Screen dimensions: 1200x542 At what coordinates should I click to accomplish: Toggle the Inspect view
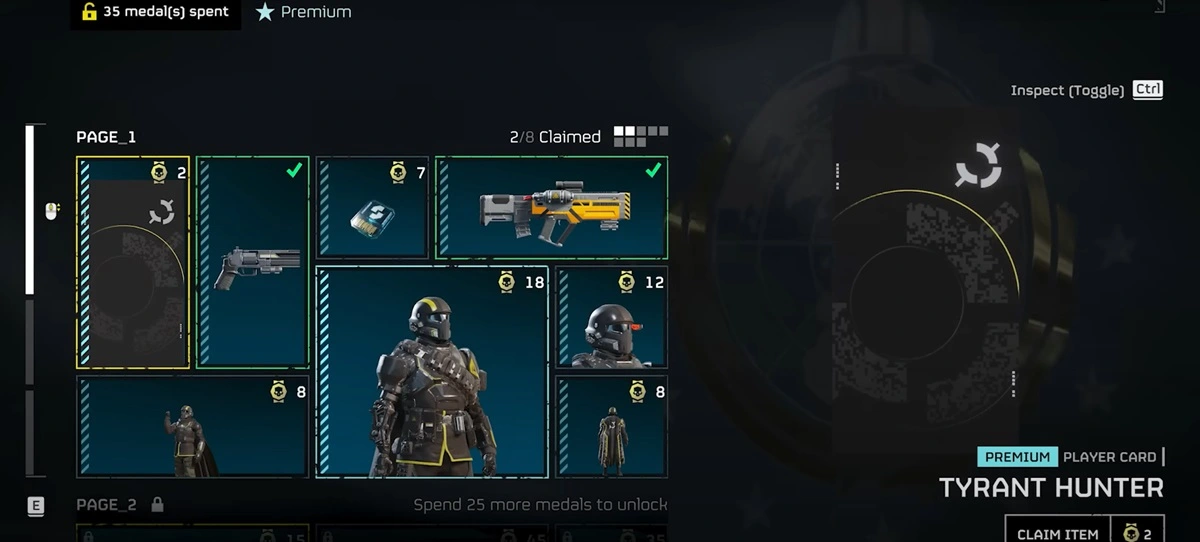(1085, 90)
